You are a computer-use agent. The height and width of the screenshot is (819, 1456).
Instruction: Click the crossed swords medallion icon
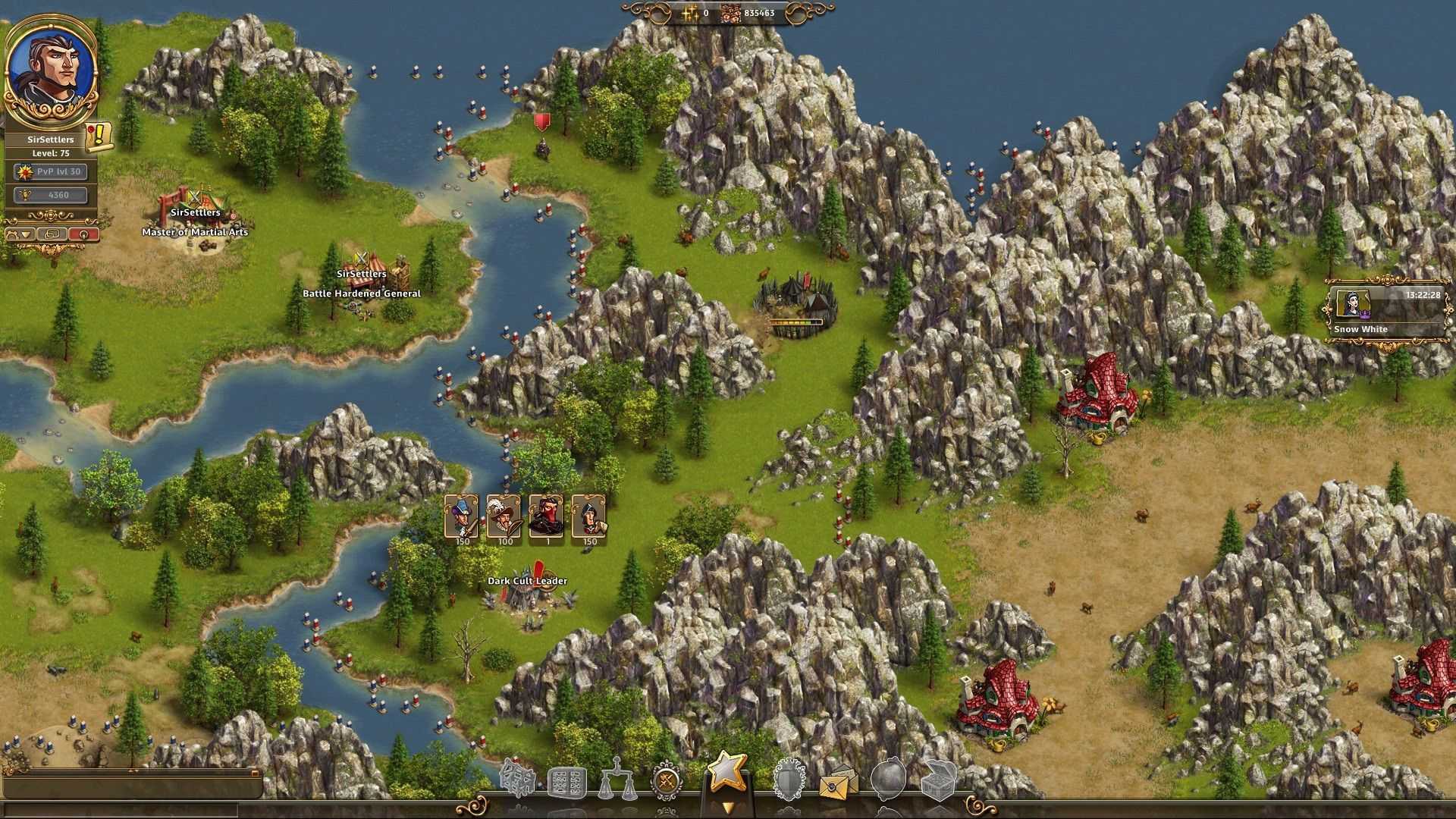(x=667, y=781)
